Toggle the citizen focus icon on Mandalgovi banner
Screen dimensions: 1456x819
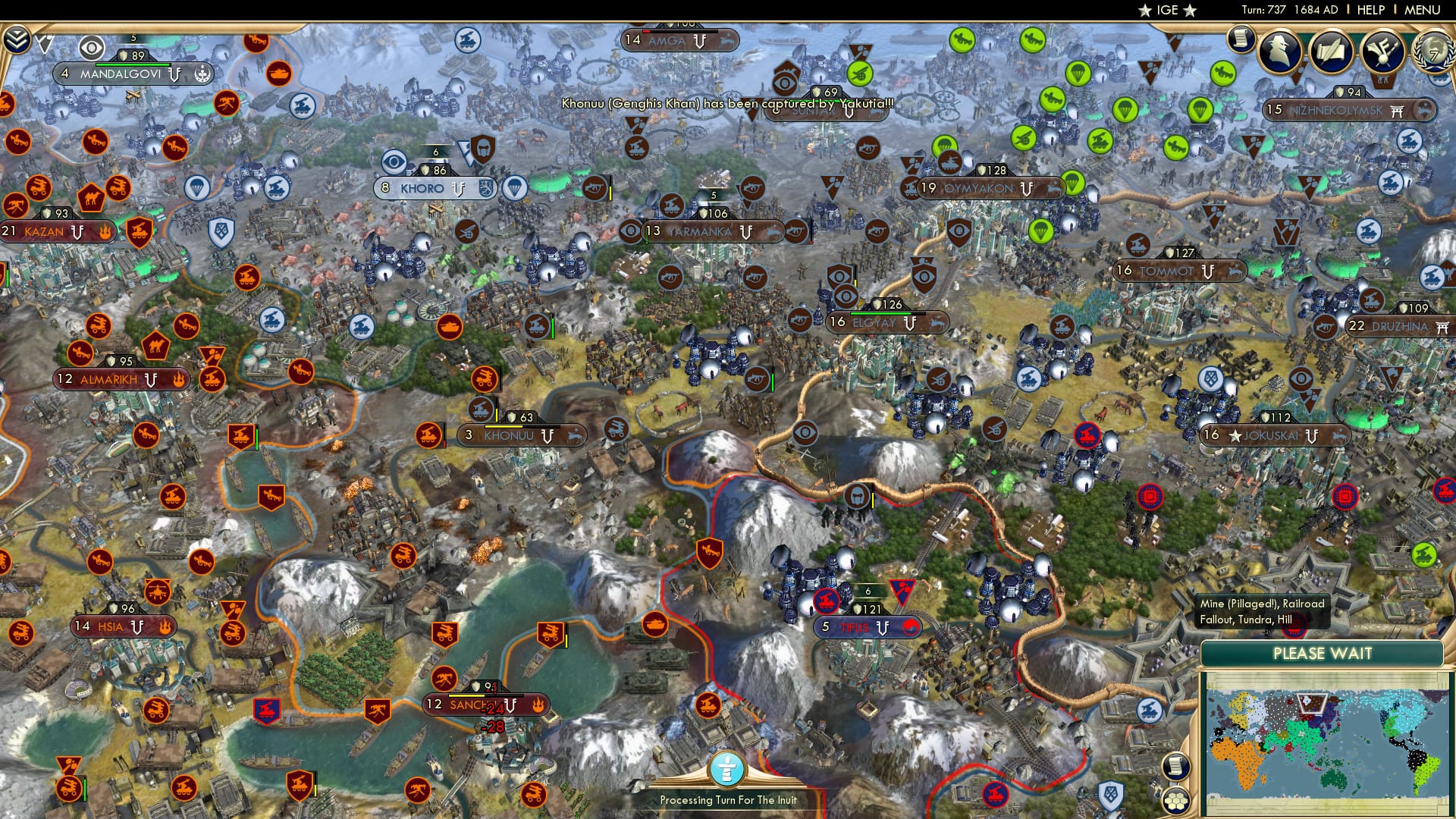coord(202,74)
